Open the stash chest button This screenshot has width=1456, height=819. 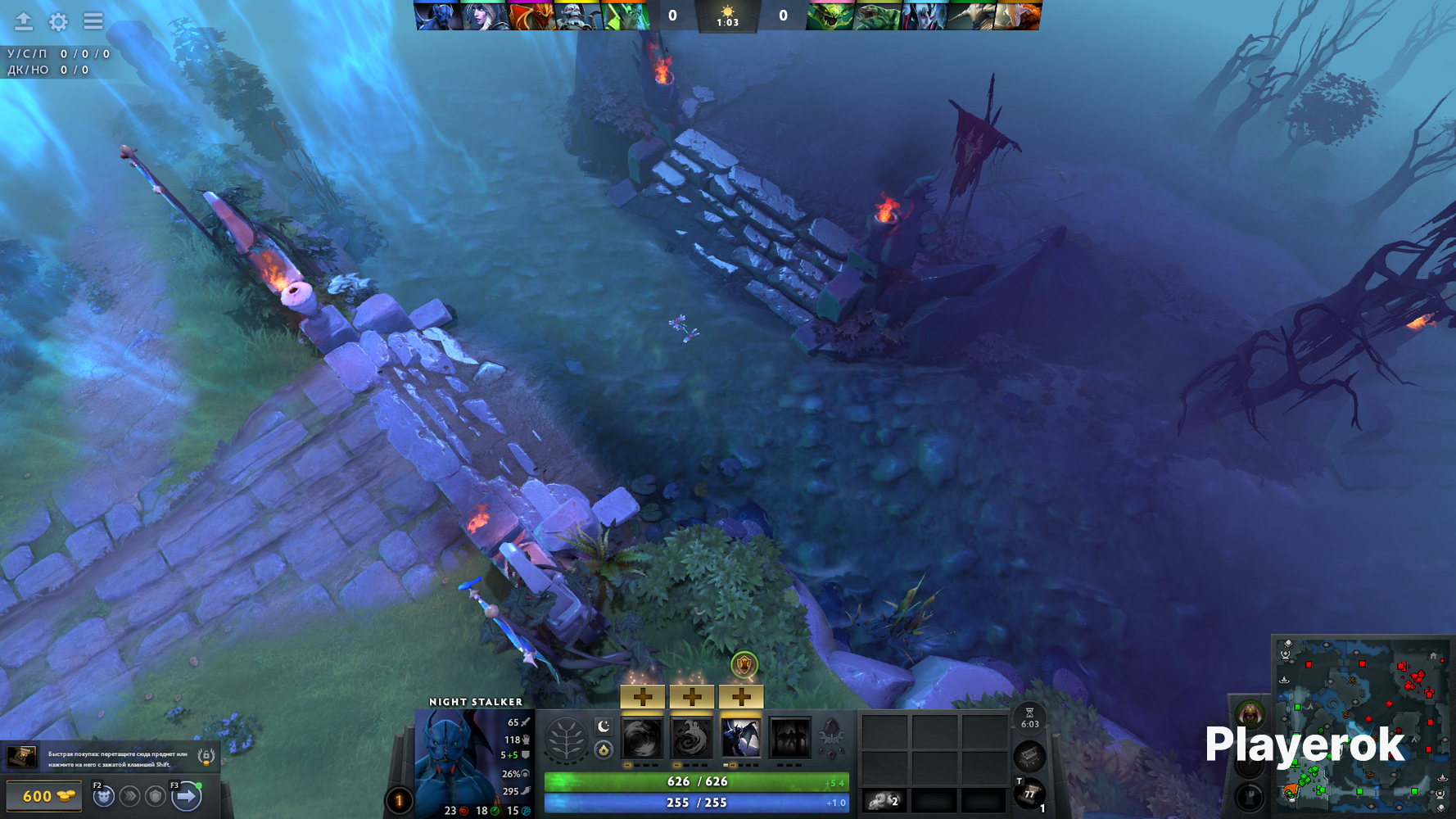click(1029, 756)
